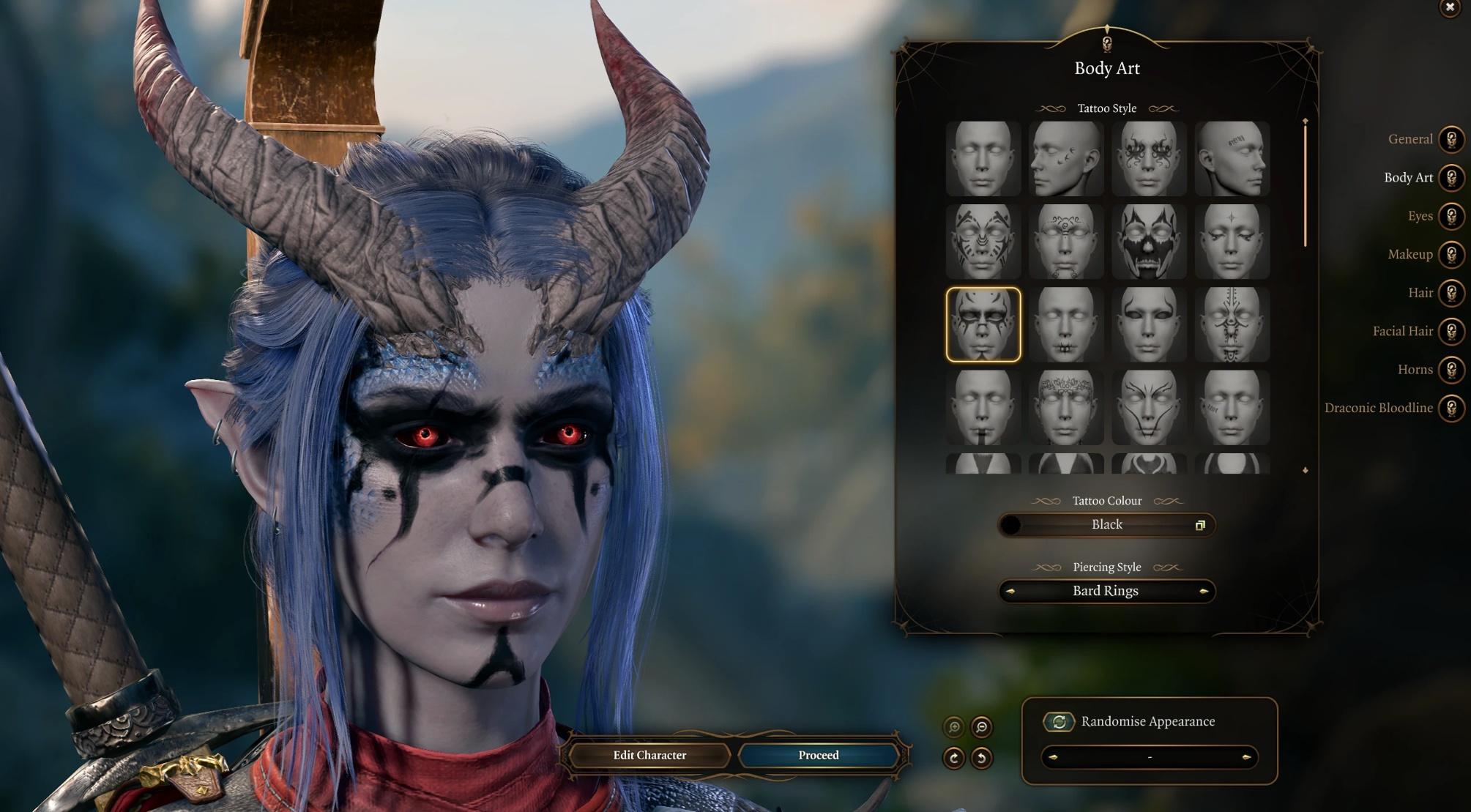Select the skull face tattoo thumbnail
Image resolution: width=1471 pixels, height=812 pixels.
point(1150,239)
